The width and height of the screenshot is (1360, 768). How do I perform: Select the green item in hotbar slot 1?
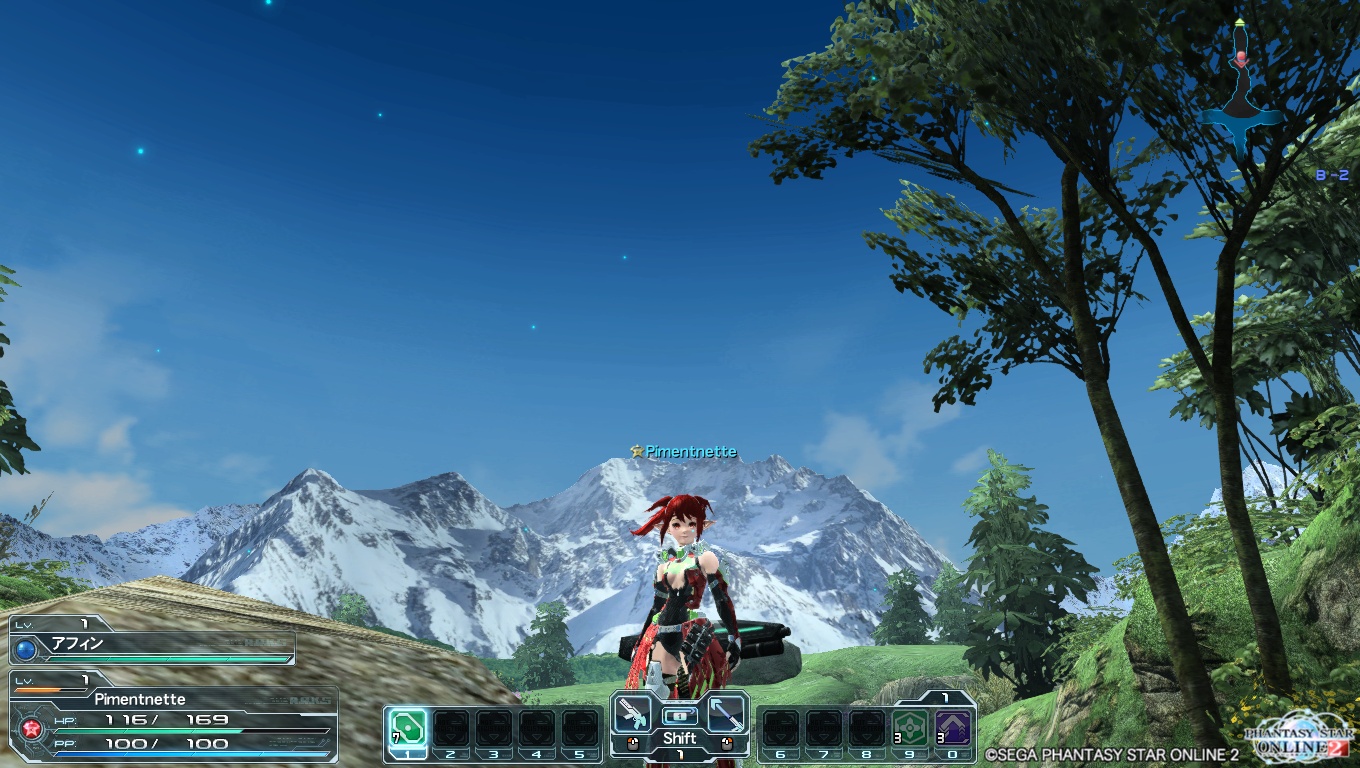pos(407,727)
